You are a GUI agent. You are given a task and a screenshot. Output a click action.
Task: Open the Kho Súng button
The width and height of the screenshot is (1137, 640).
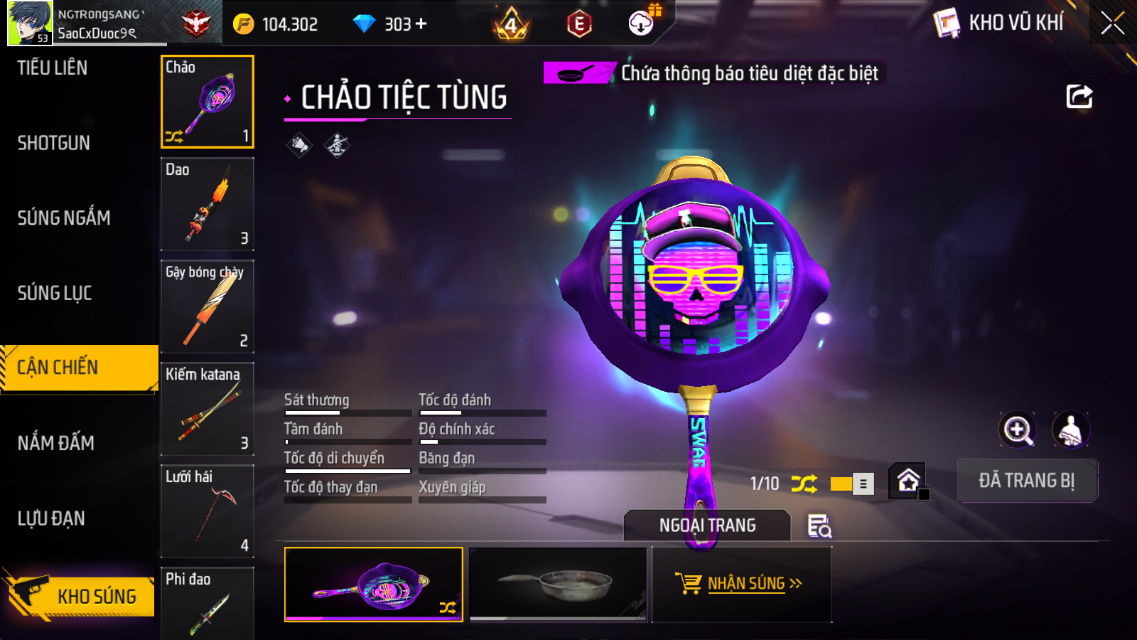coord(80,597)
